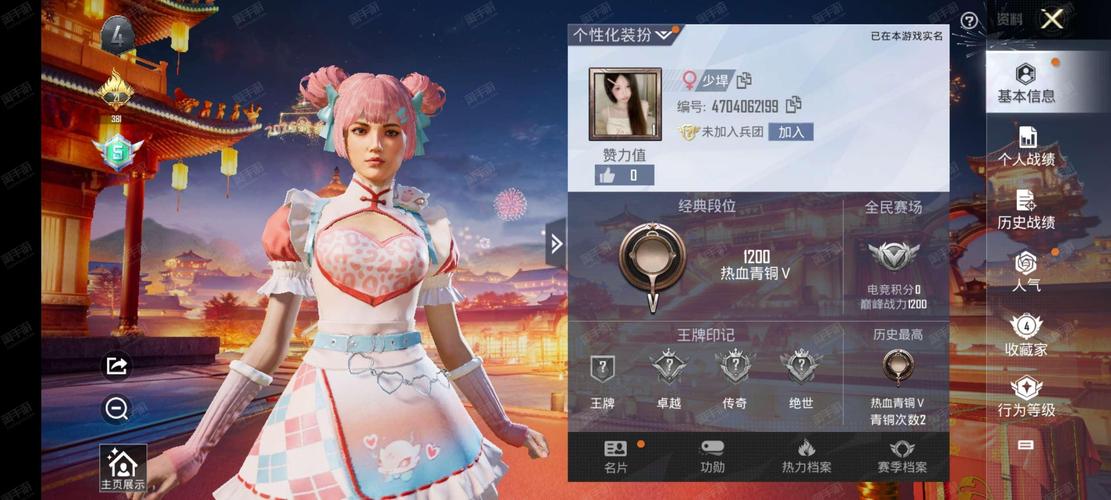This screenshot has height=500, width=1111.
Task: Click the zoom-out magnifier icon
Action: click(117, 408)
